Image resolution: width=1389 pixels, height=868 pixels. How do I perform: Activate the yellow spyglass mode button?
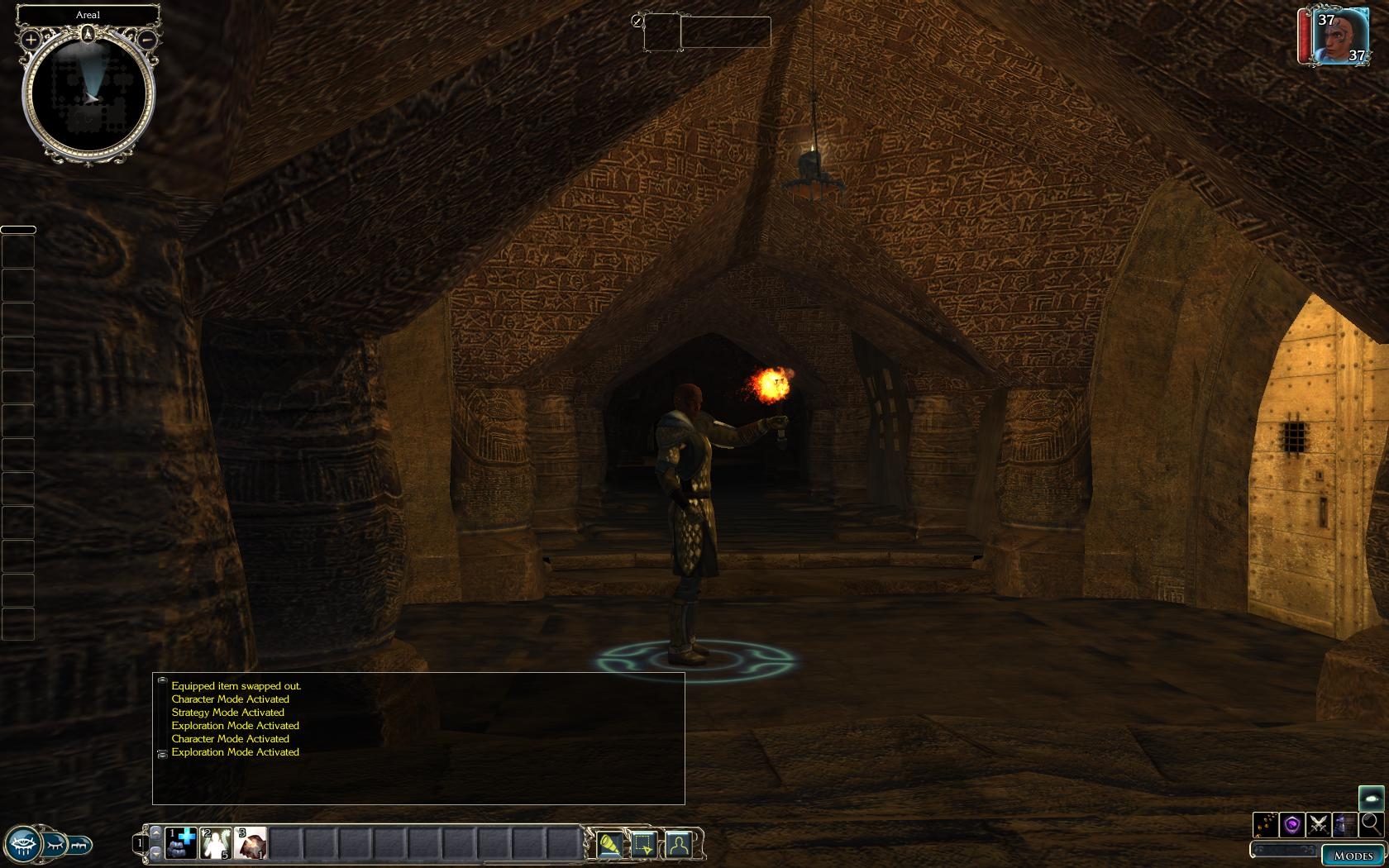pos(609,844)
